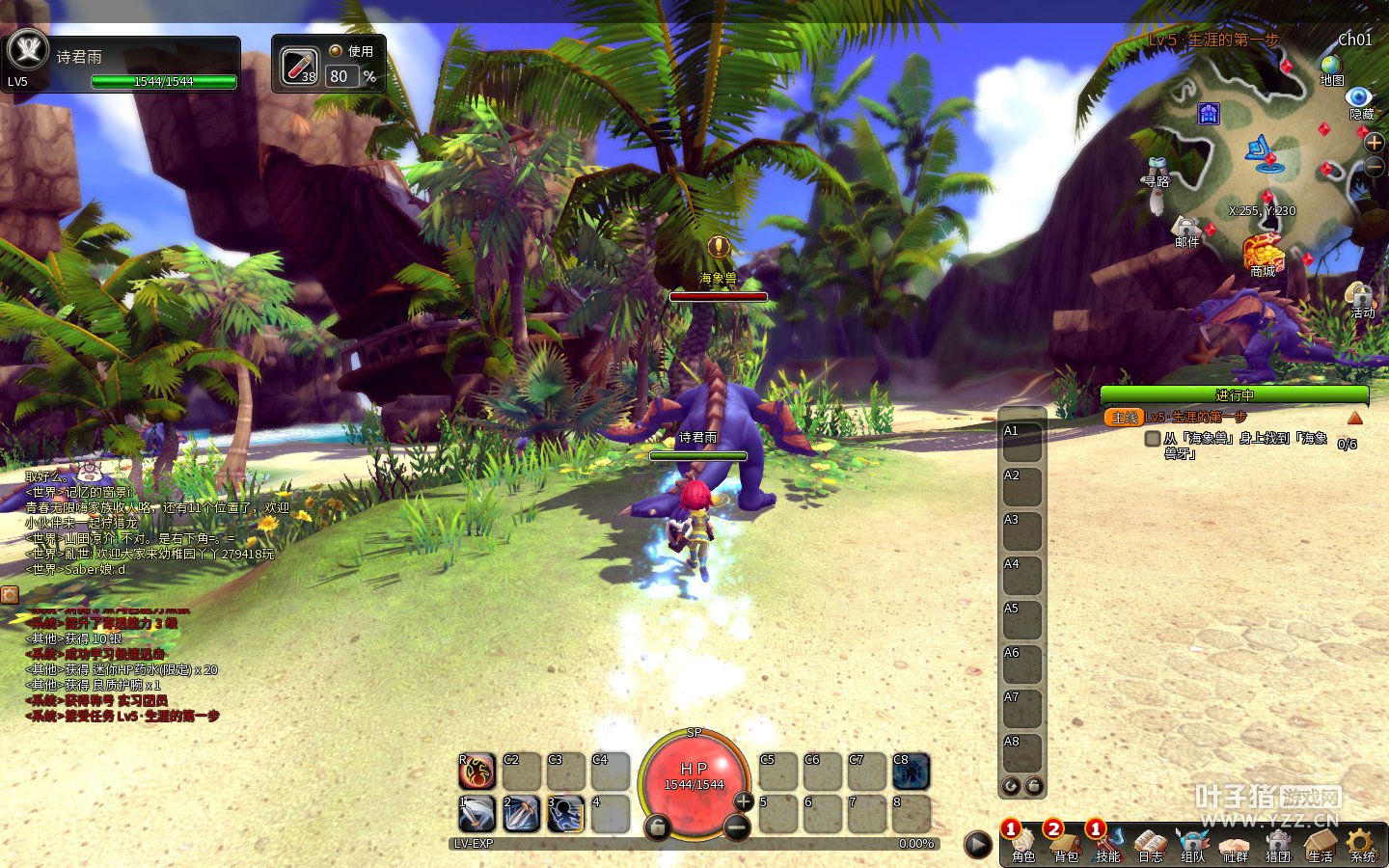Open the 商城 treasure chest shop
The image size is (1389, 868).
click(1263, 253)
